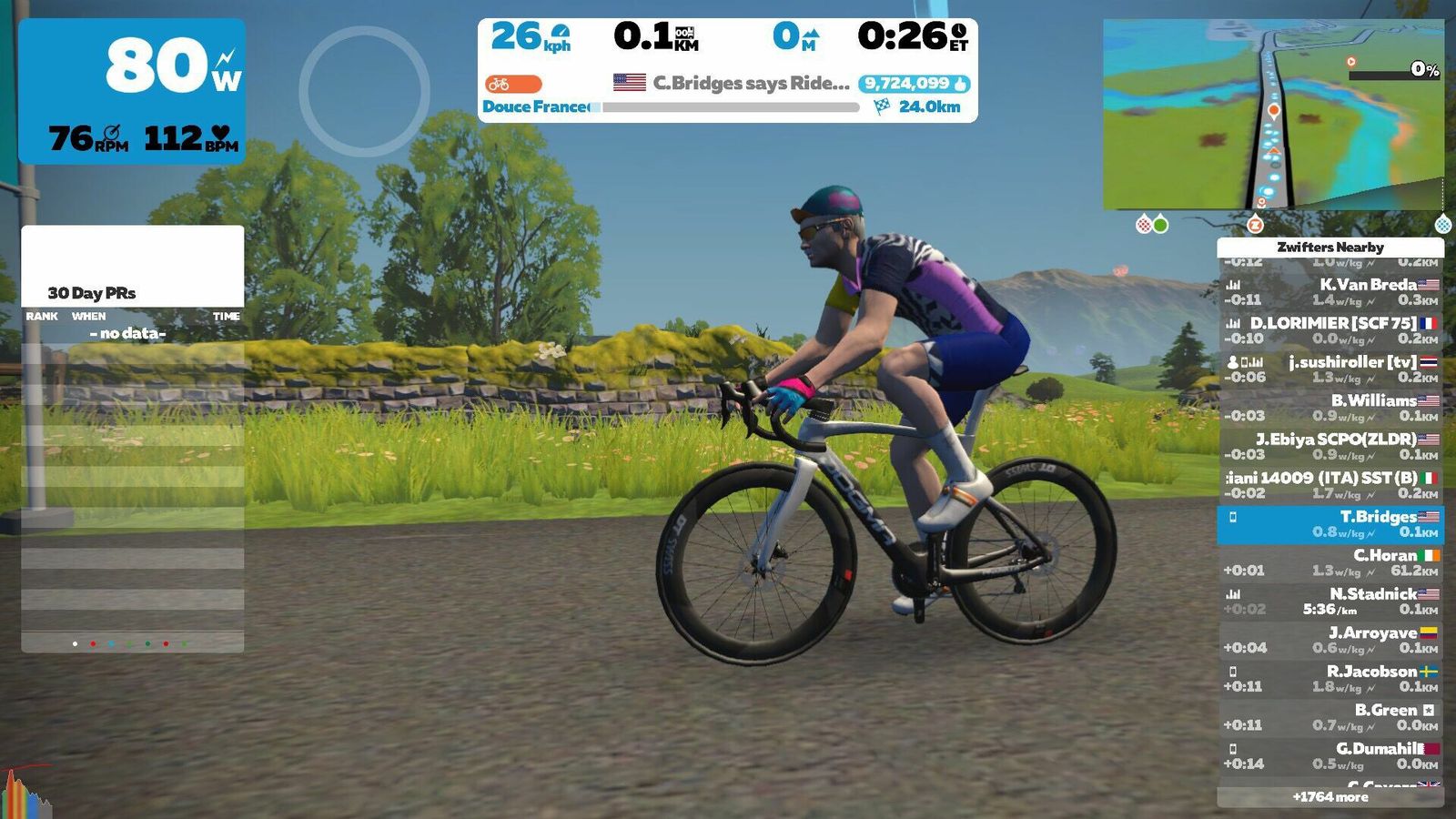This screenshot has height=819, width=1456.
Task: Click B.Williams in the rider list
Action: click(1330, 407)
